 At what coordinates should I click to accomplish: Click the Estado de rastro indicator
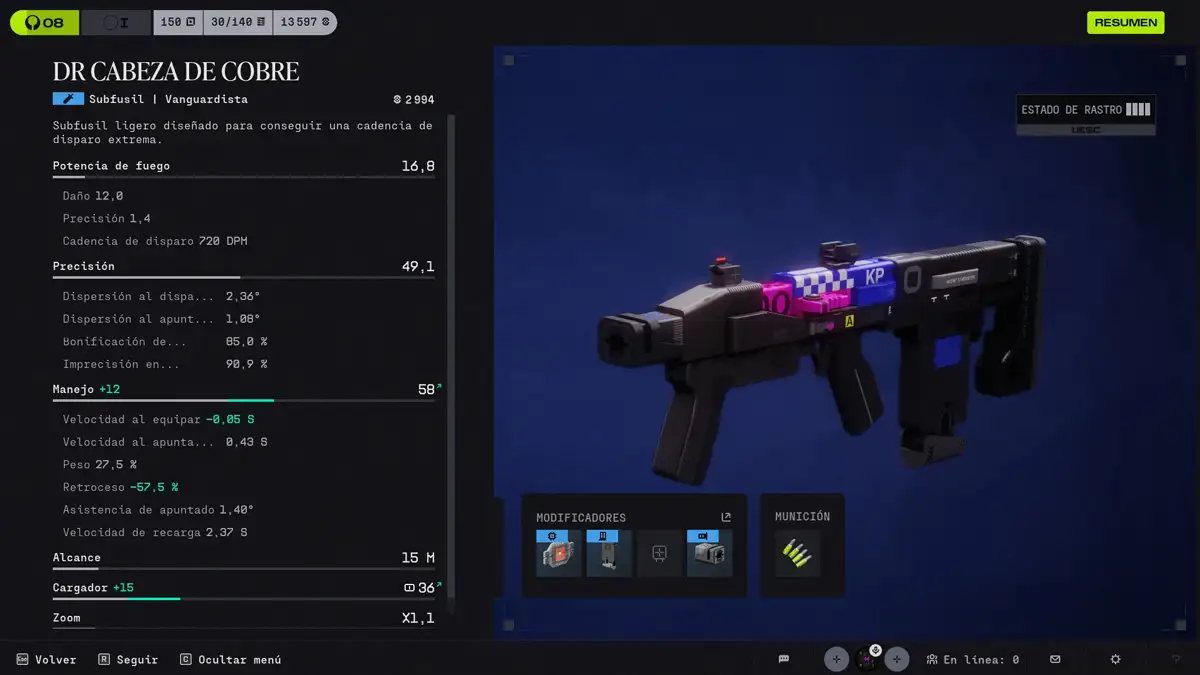[x=1085, y=110]
